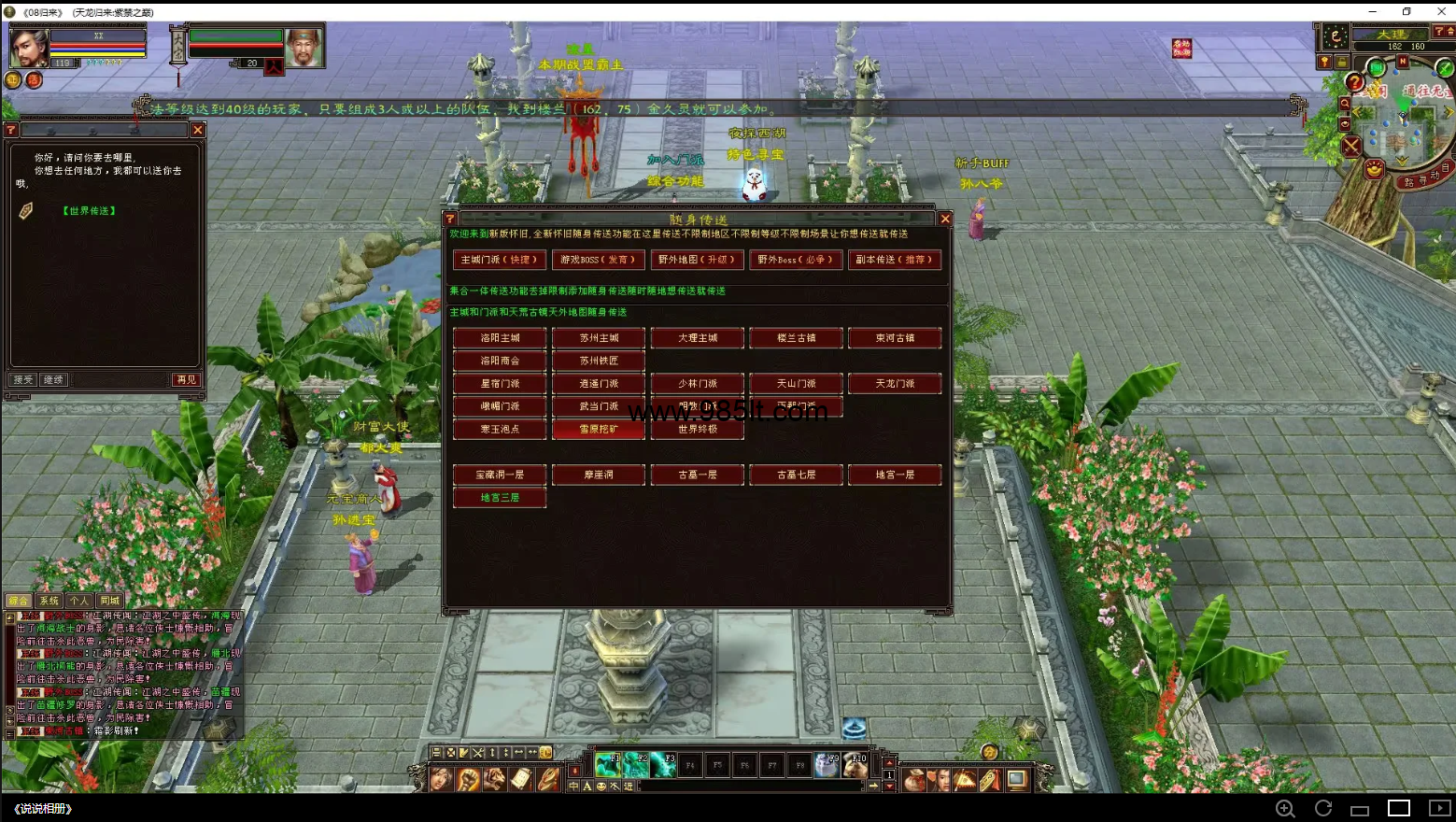Close the 随身传送 teleport window
Screen dimensions: 1456x822
pos(945,219)
